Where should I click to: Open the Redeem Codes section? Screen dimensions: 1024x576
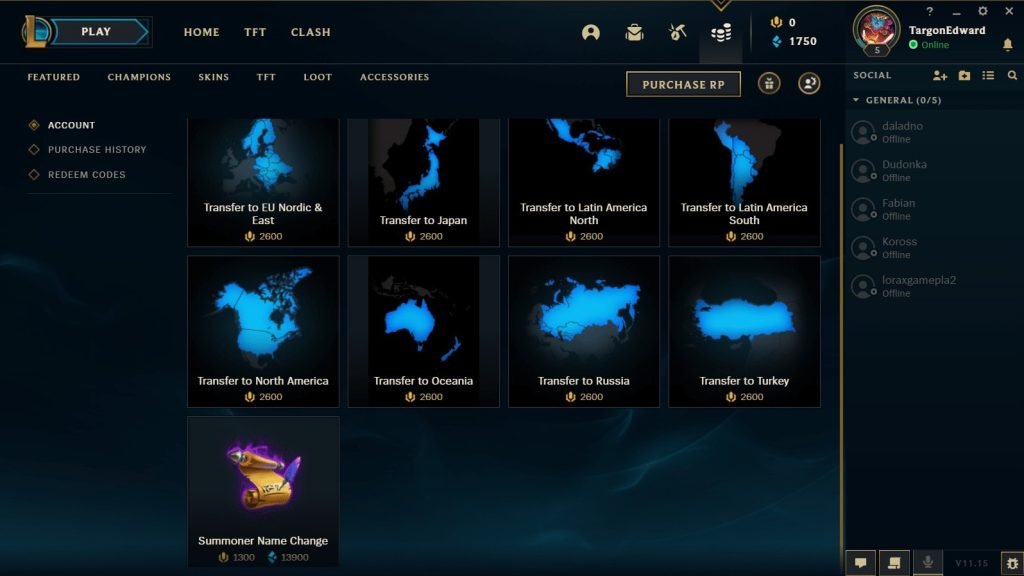tap(87, 175)
